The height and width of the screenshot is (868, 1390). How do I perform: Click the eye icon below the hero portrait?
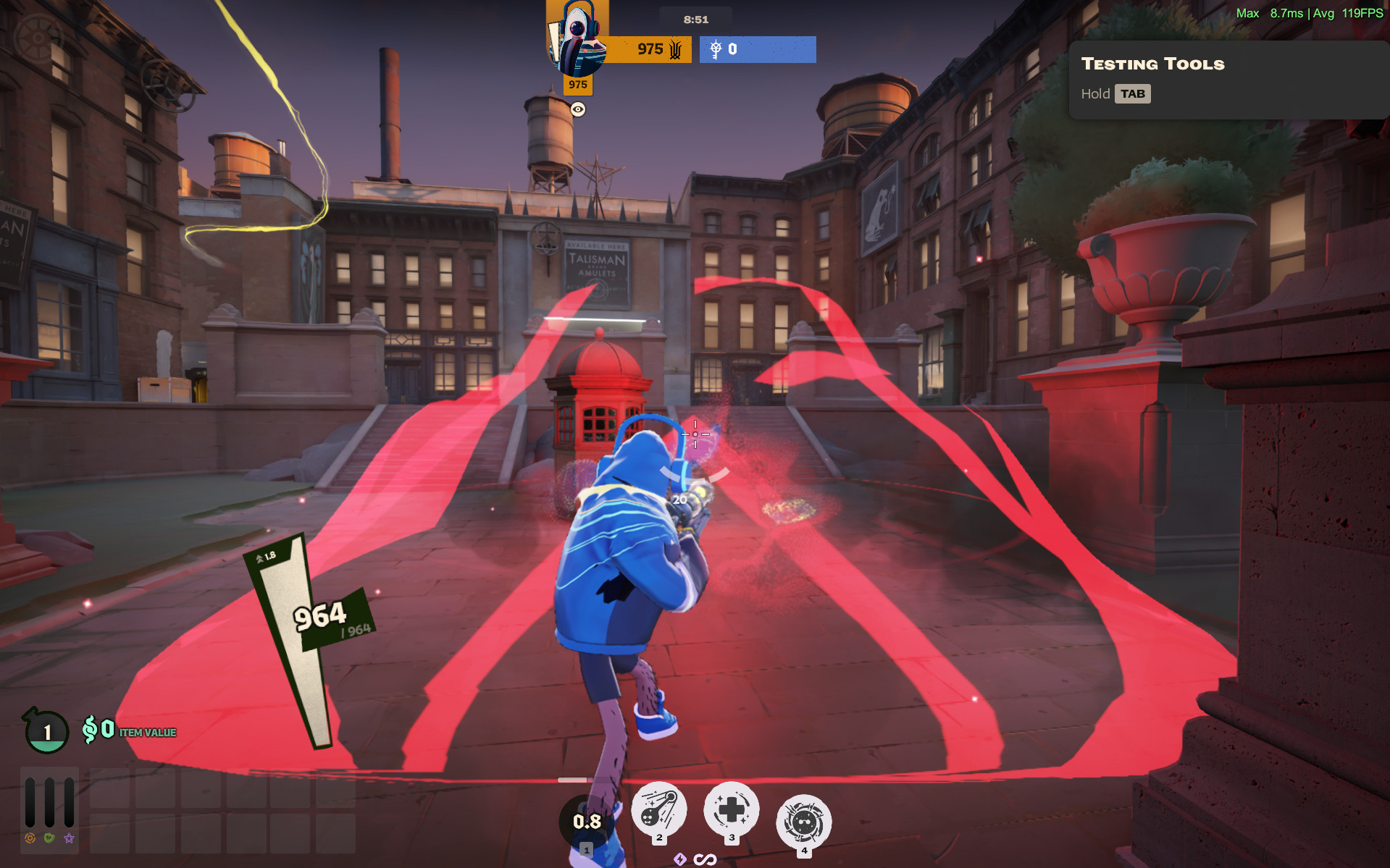pos(578,109)
